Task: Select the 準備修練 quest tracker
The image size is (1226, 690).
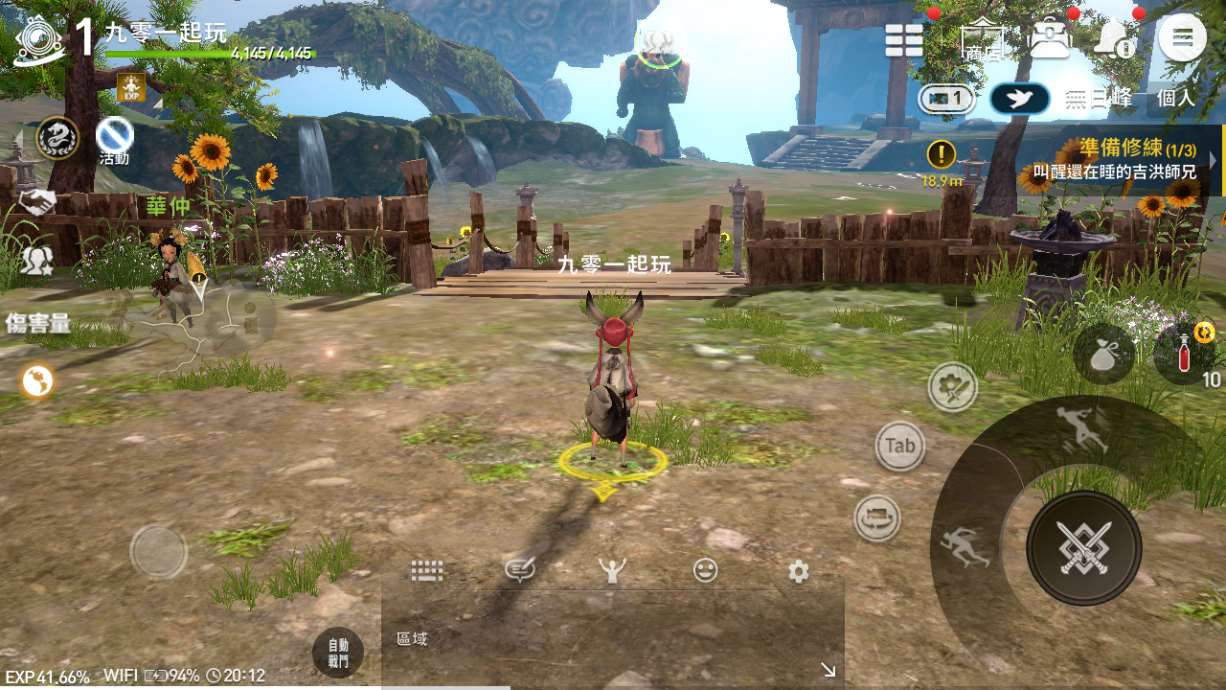Action: (1127, 161)
